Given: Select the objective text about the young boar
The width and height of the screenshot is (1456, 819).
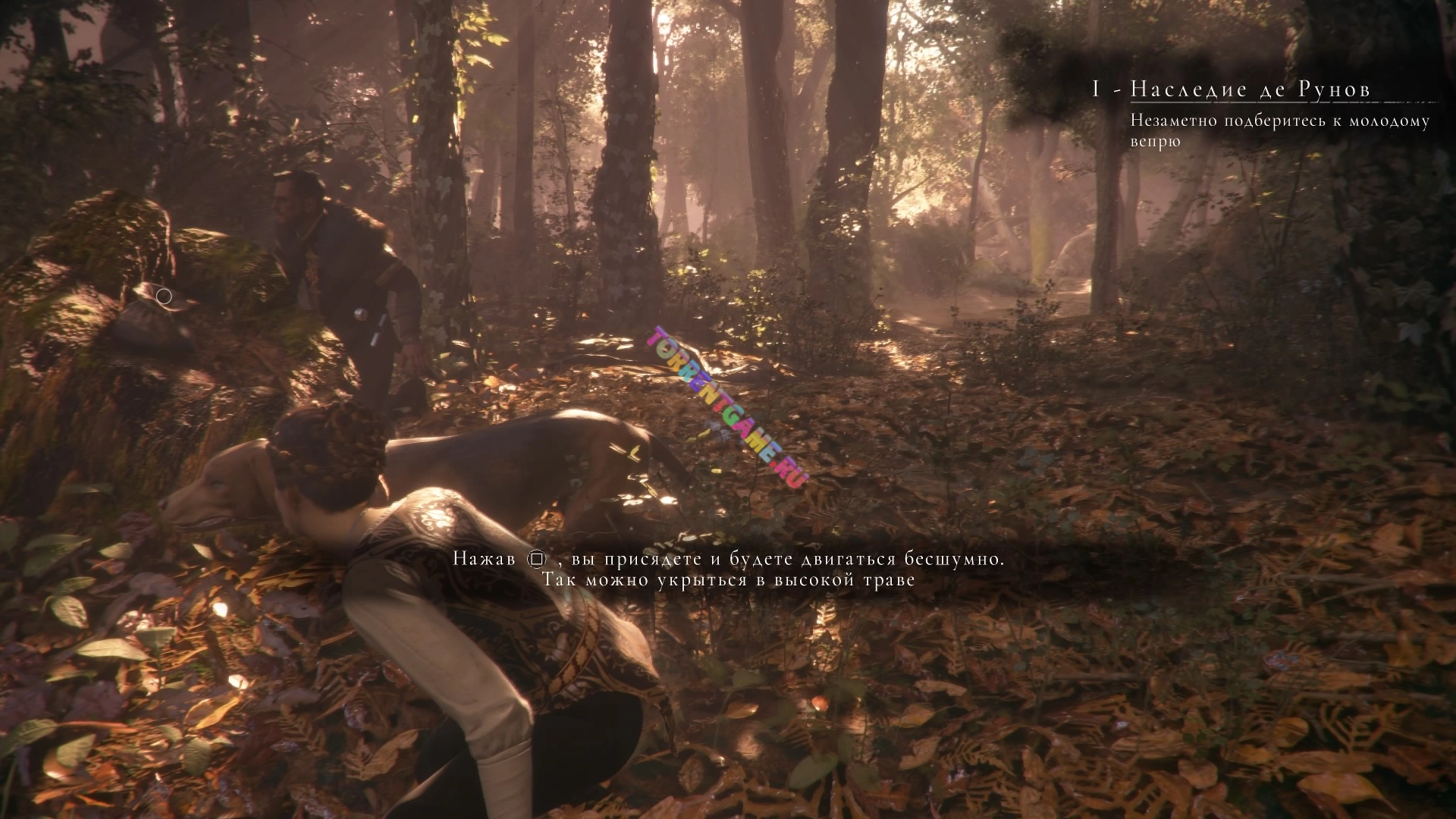Looking at the screenshot, I should click(x=1279, y=130).
